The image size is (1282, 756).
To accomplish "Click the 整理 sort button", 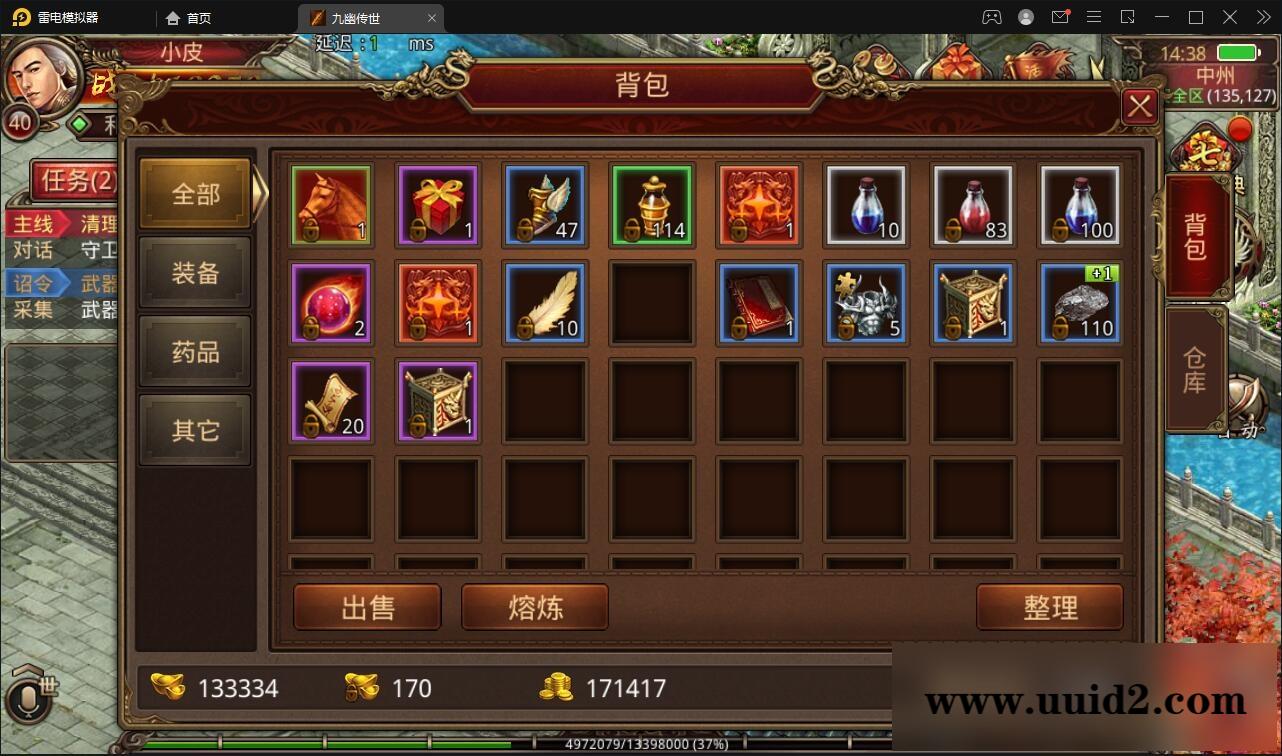I will pyautogui.click(x=1050, y=607).
